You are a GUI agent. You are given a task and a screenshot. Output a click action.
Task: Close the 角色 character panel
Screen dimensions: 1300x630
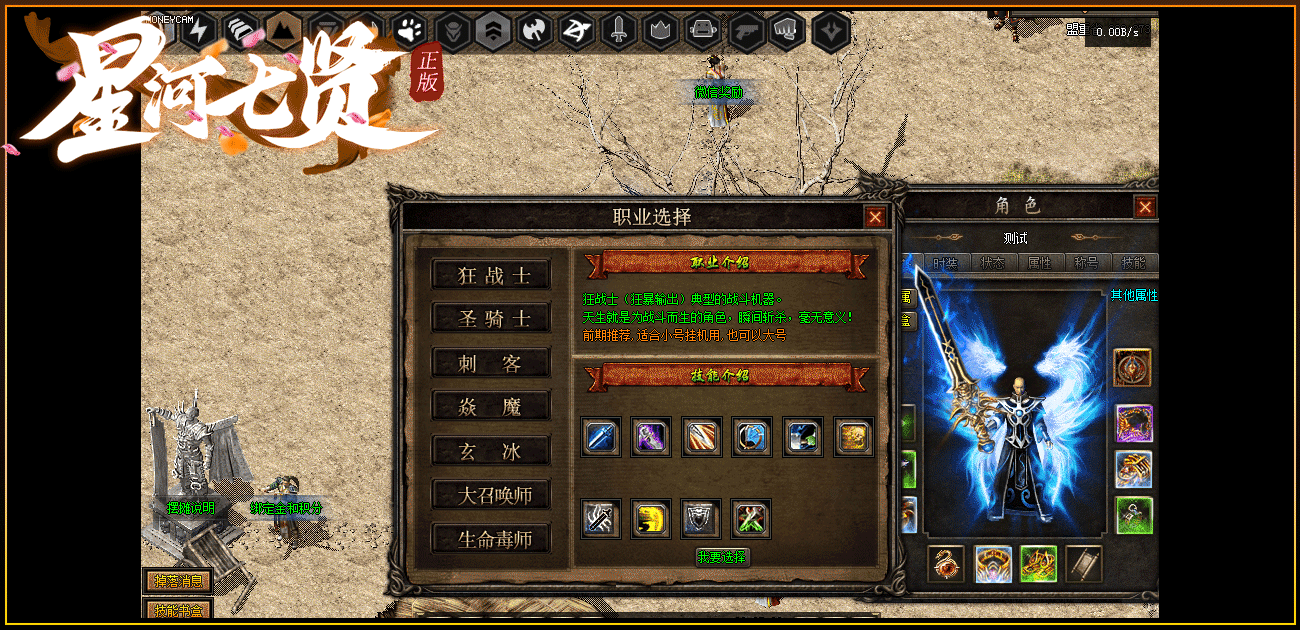pos(1145,207)
